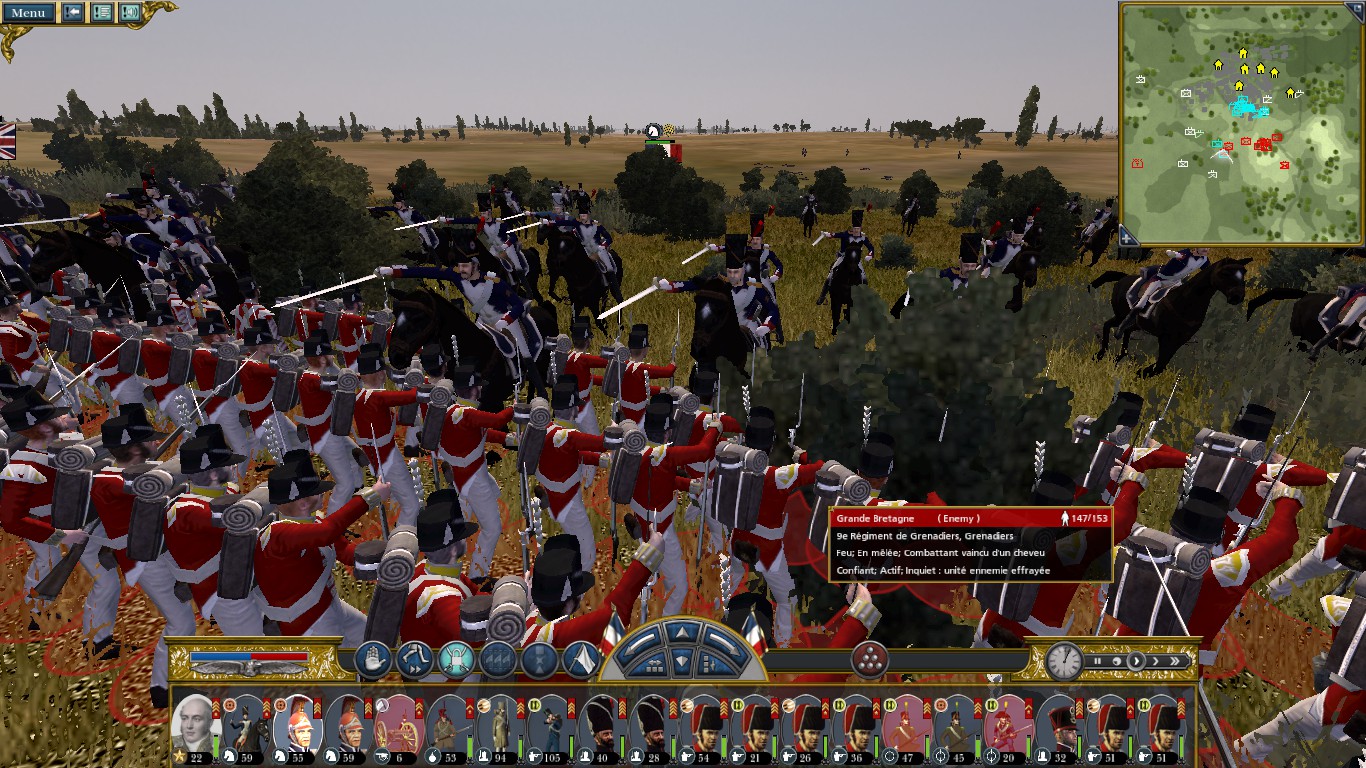
Task: Toggle the text notifications list button
Action: (101, 13)
